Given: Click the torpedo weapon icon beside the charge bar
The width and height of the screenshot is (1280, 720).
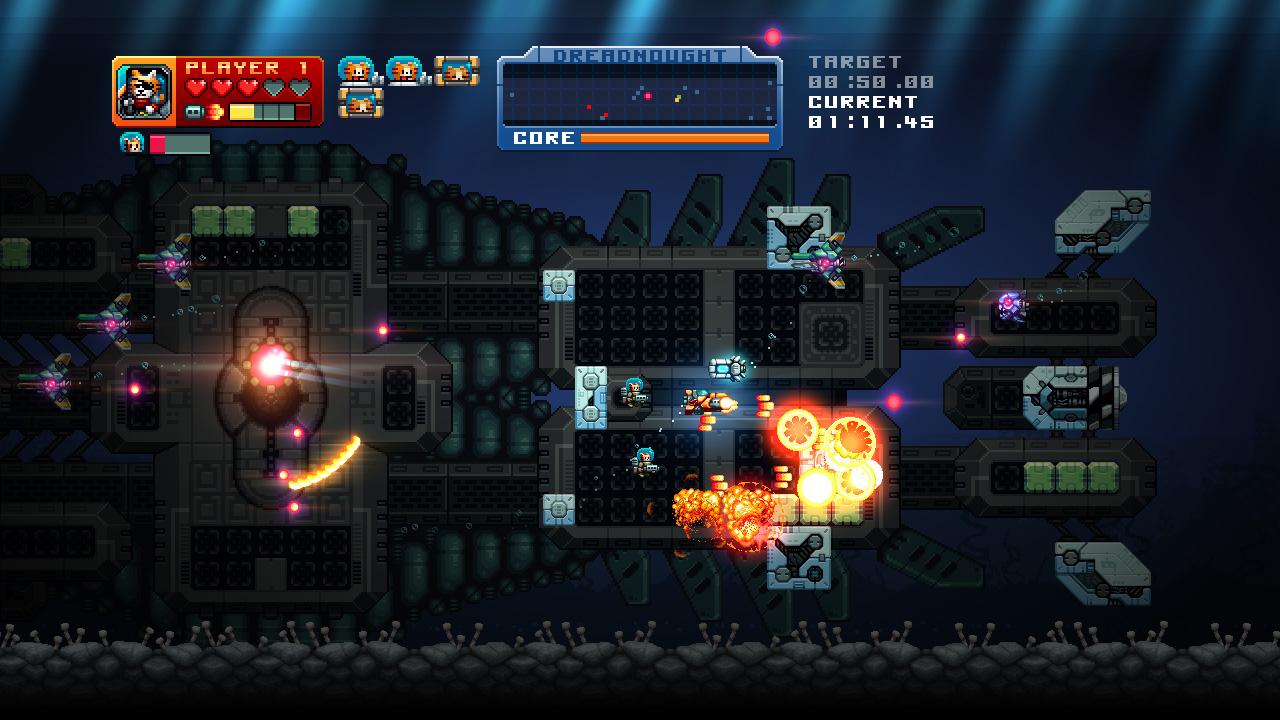Looking at the screenshot, I should click(x=194, y=110).
